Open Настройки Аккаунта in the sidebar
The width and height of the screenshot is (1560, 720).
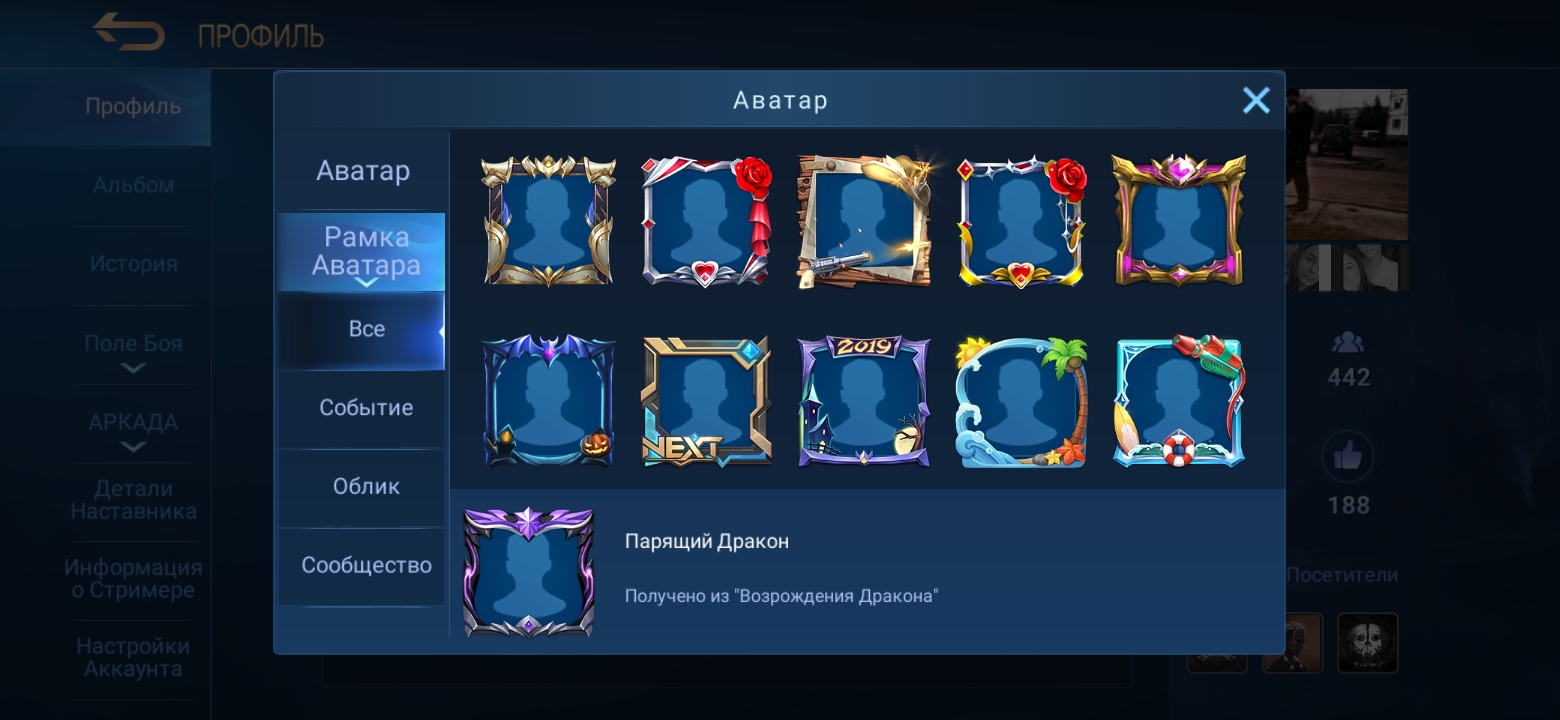[x=133, y=658]
